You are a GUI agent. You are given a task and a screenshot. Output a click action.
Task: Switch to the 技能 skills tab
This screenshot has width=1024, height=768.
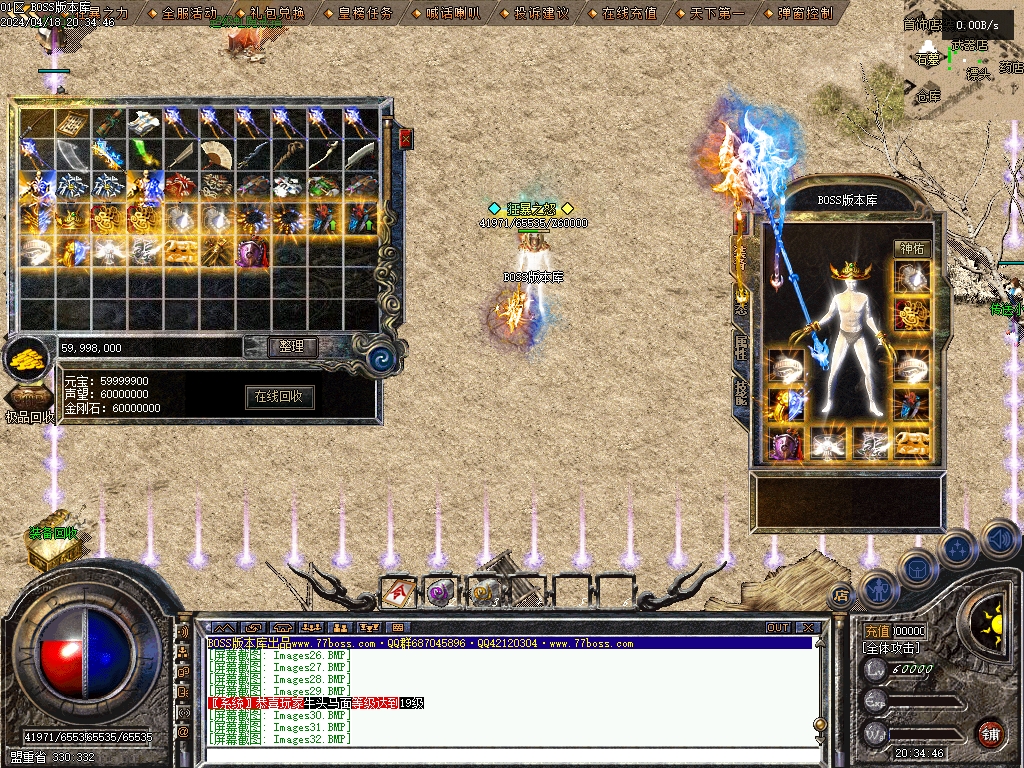point(741,392)
